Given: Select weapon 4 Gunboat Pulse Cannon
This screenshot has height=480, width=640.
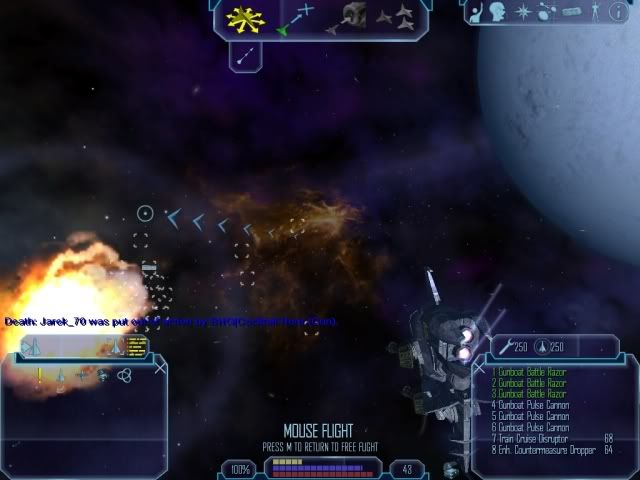Looking at the screenshot, I should tap(530, 404).
